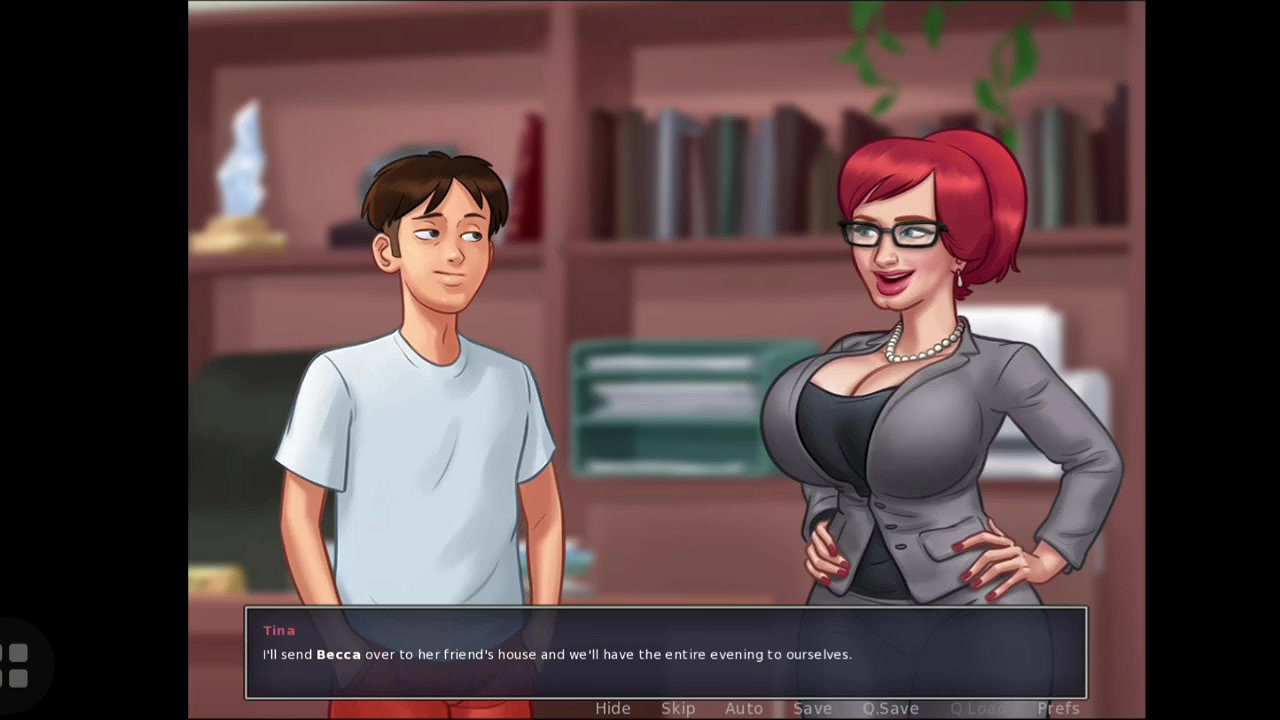Open the Save game menu
Screen dimensions: 1280x720
[x=812, y=708]
